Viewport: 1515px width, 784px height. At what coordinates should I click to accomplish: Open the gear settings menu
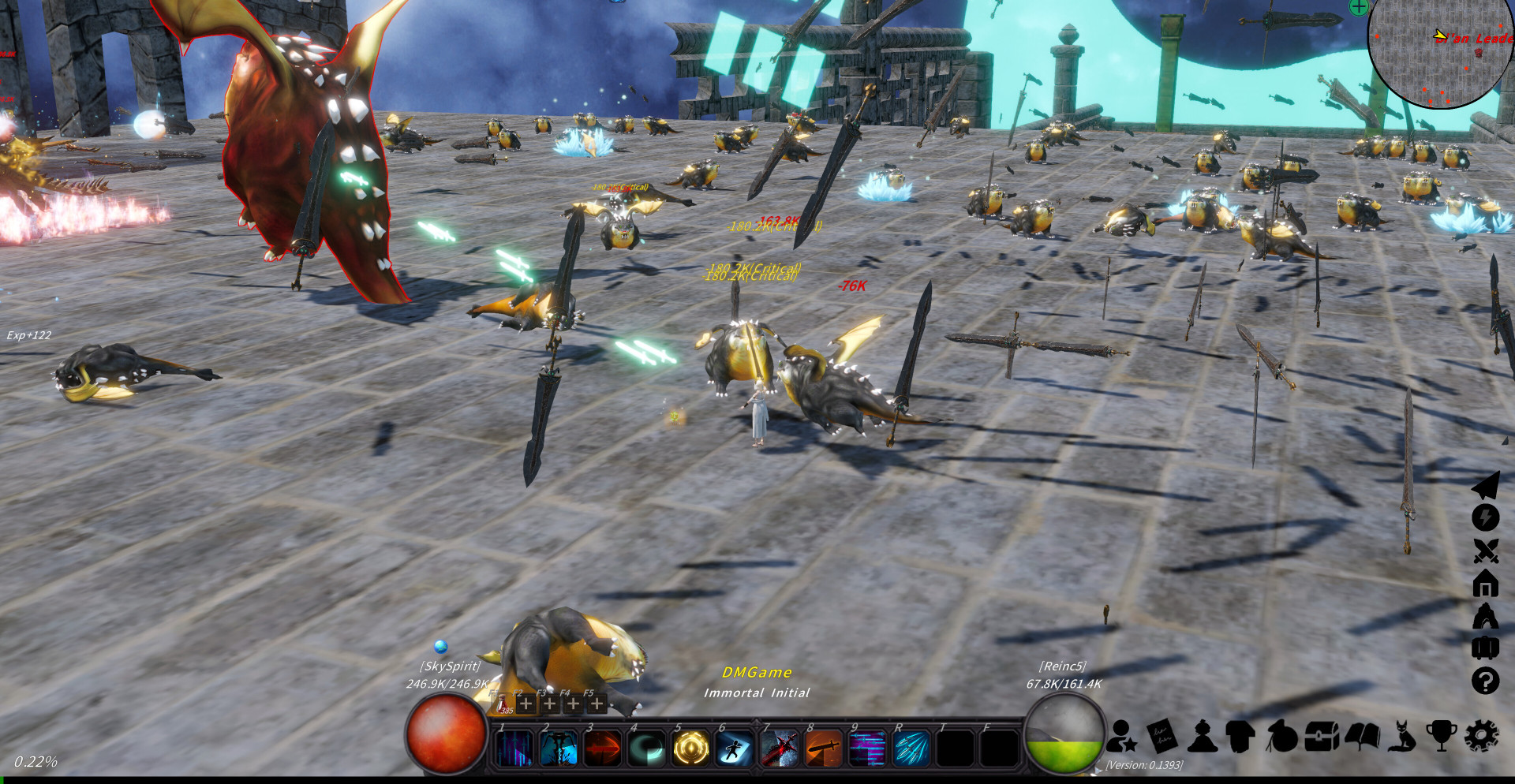(1481, 735)
